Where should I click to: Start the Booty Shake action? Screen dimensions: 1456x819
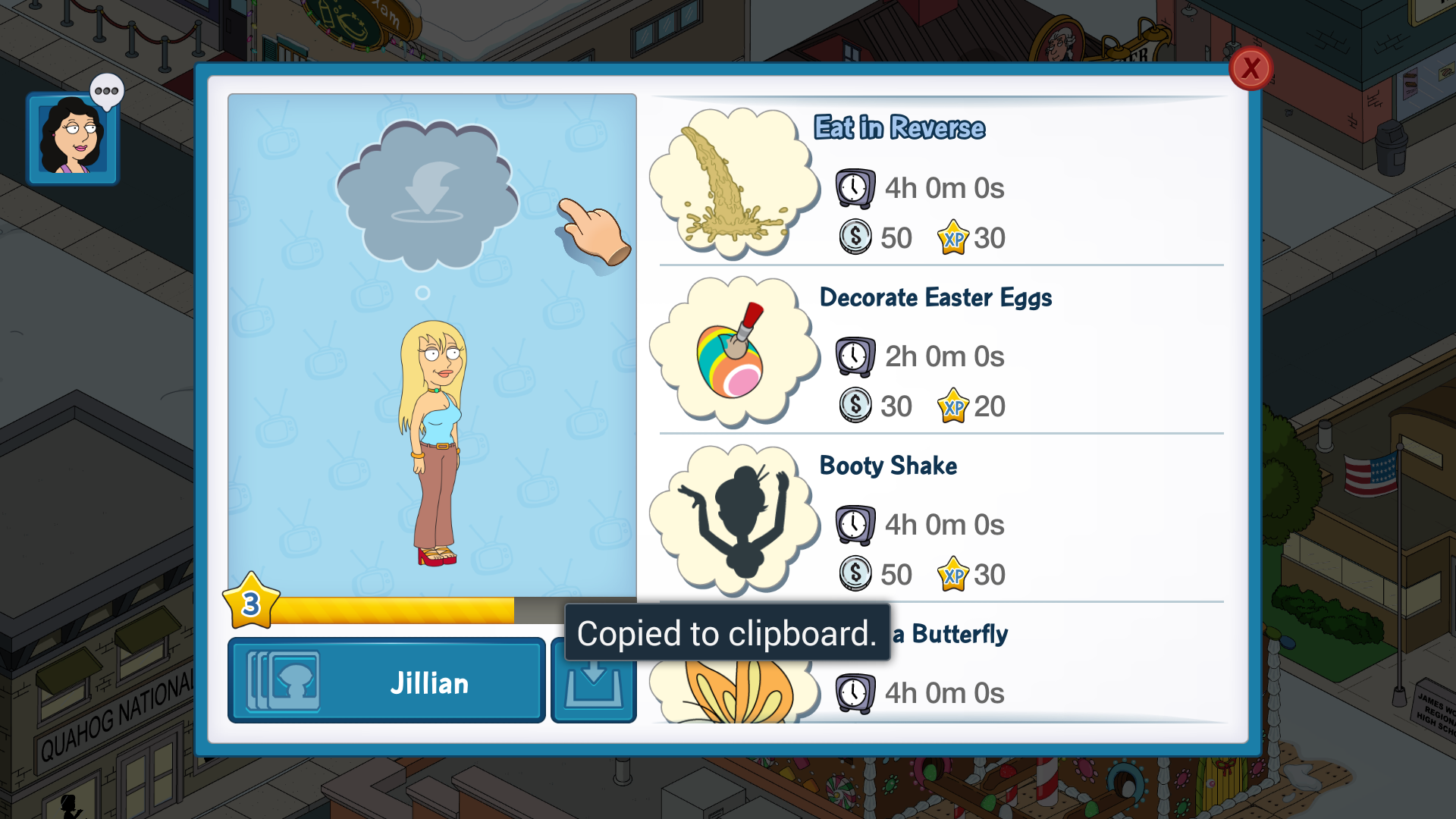pyautogui.click(x=940, y=521)
